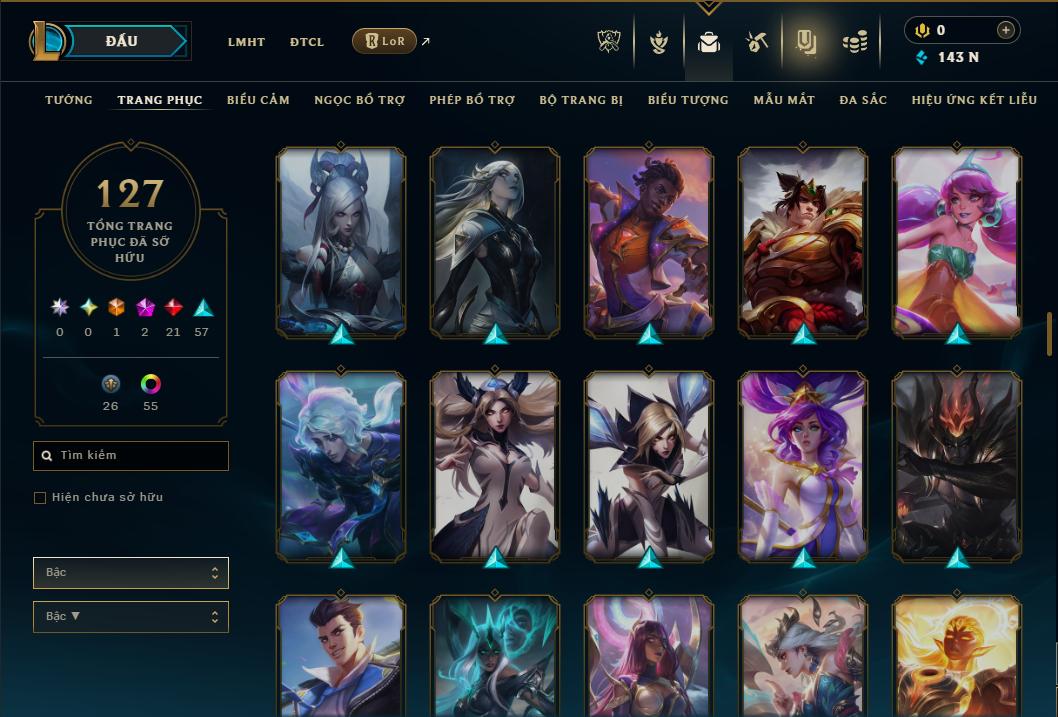
Task: Open the coin stack store icon
Action: tap(854, 42)
